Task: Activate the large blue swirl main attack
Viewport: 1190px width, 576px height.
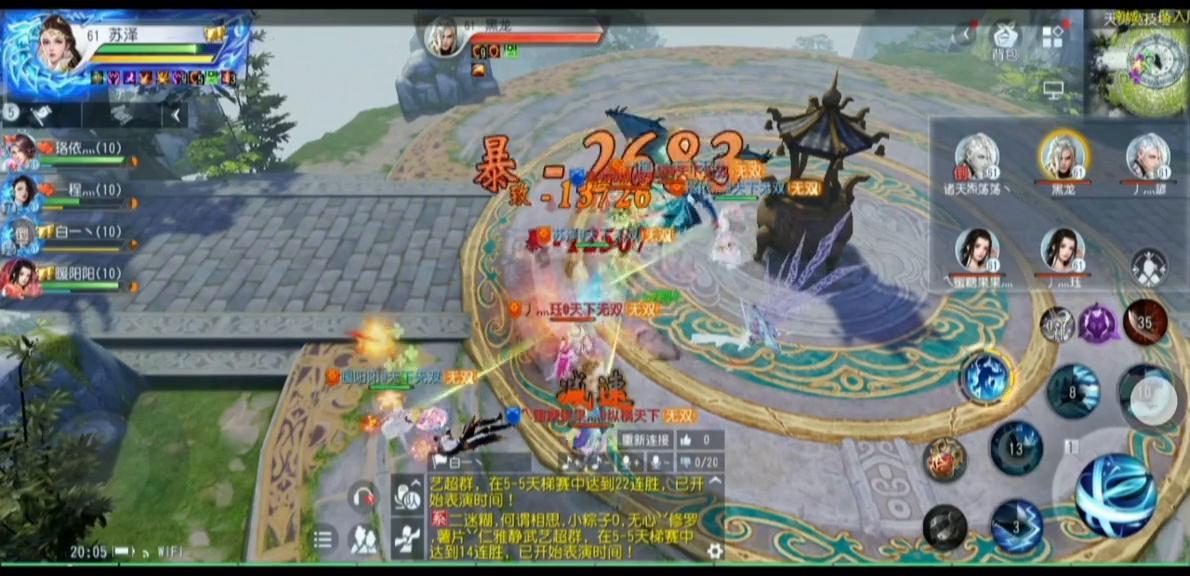Action: point(1115,495)
